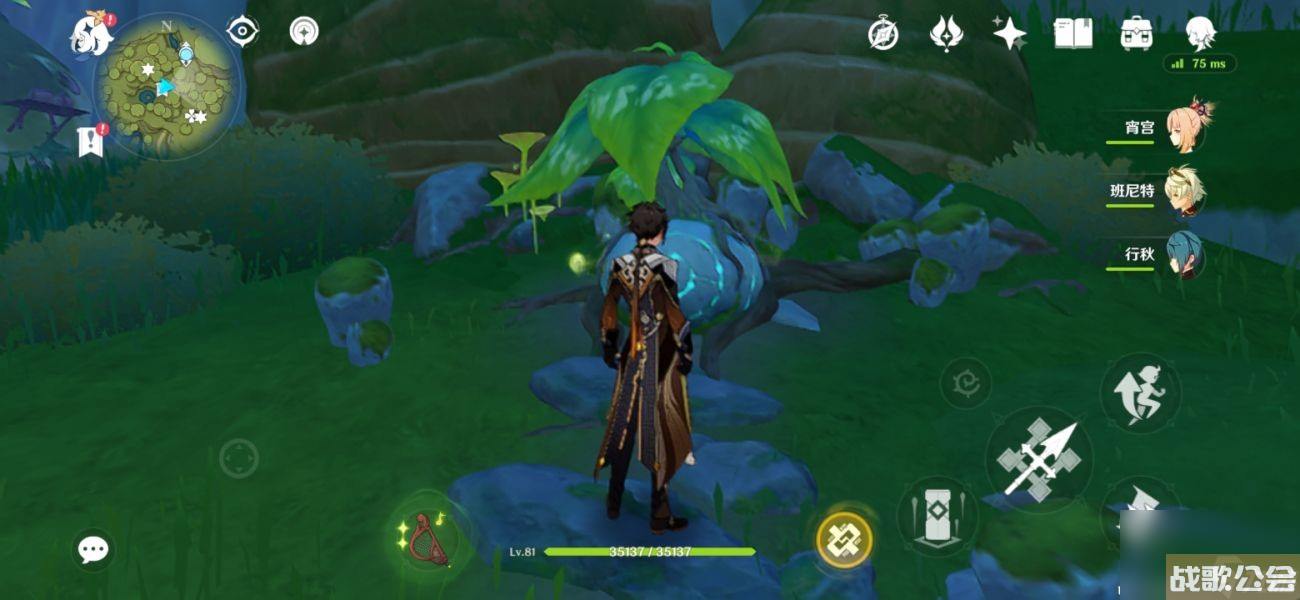1300x600 pixels.
Task: Open the circular minimap
Action: click(x=168, y=88)
